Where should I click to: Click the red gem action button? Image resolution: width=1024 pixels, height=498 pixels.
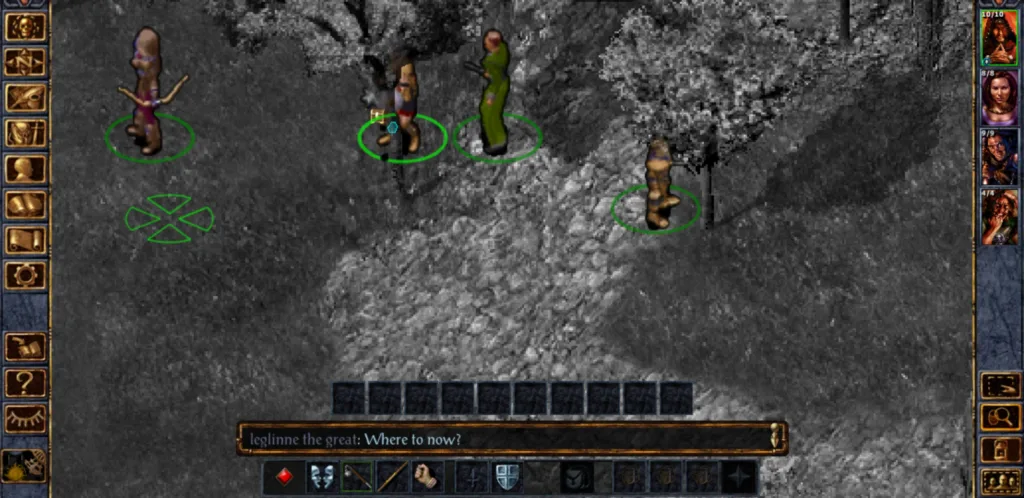tap(285, 476)
